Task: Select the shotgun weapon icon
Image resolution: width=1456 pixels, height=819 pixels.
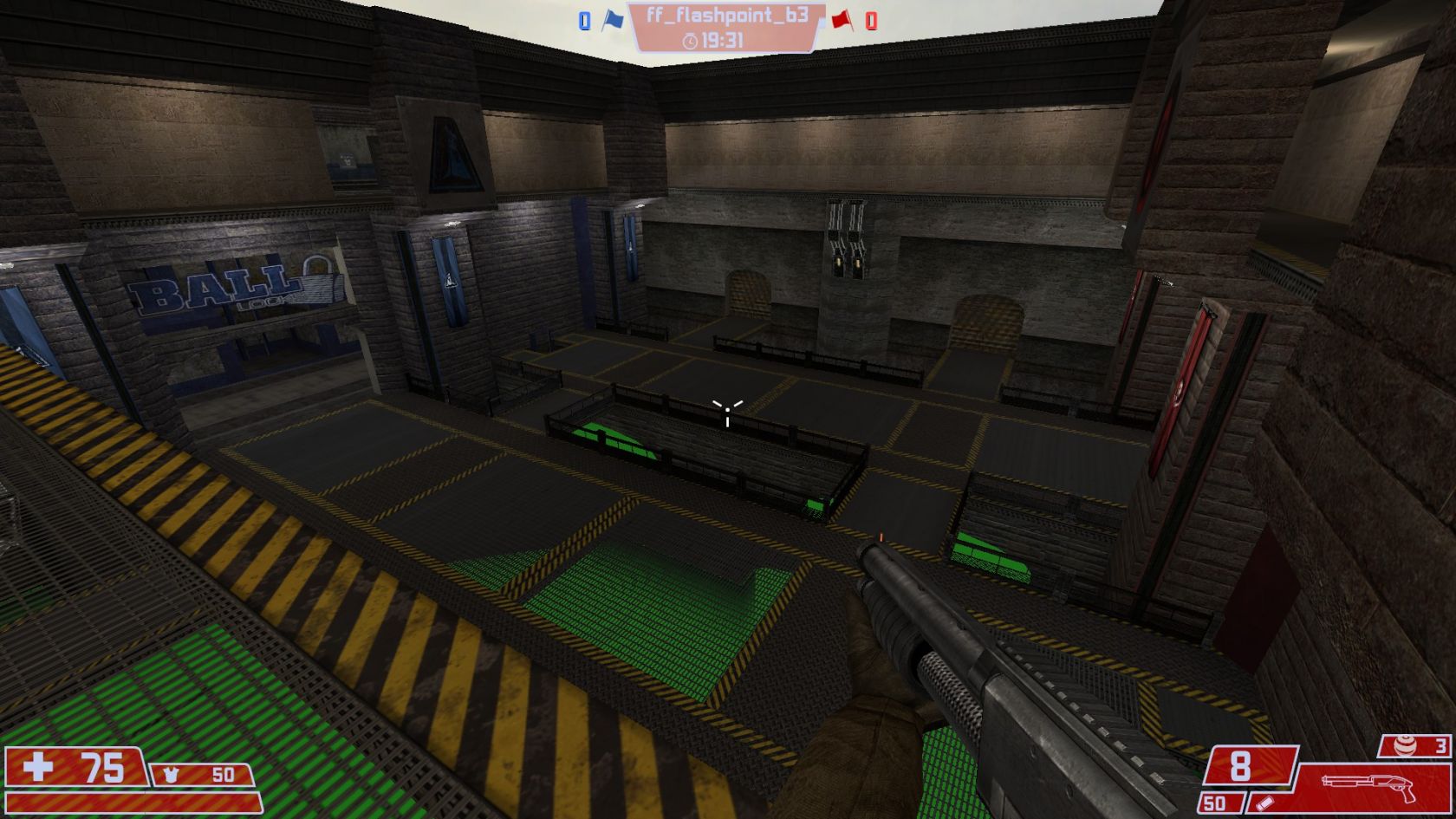Action: coord(1367,787)
